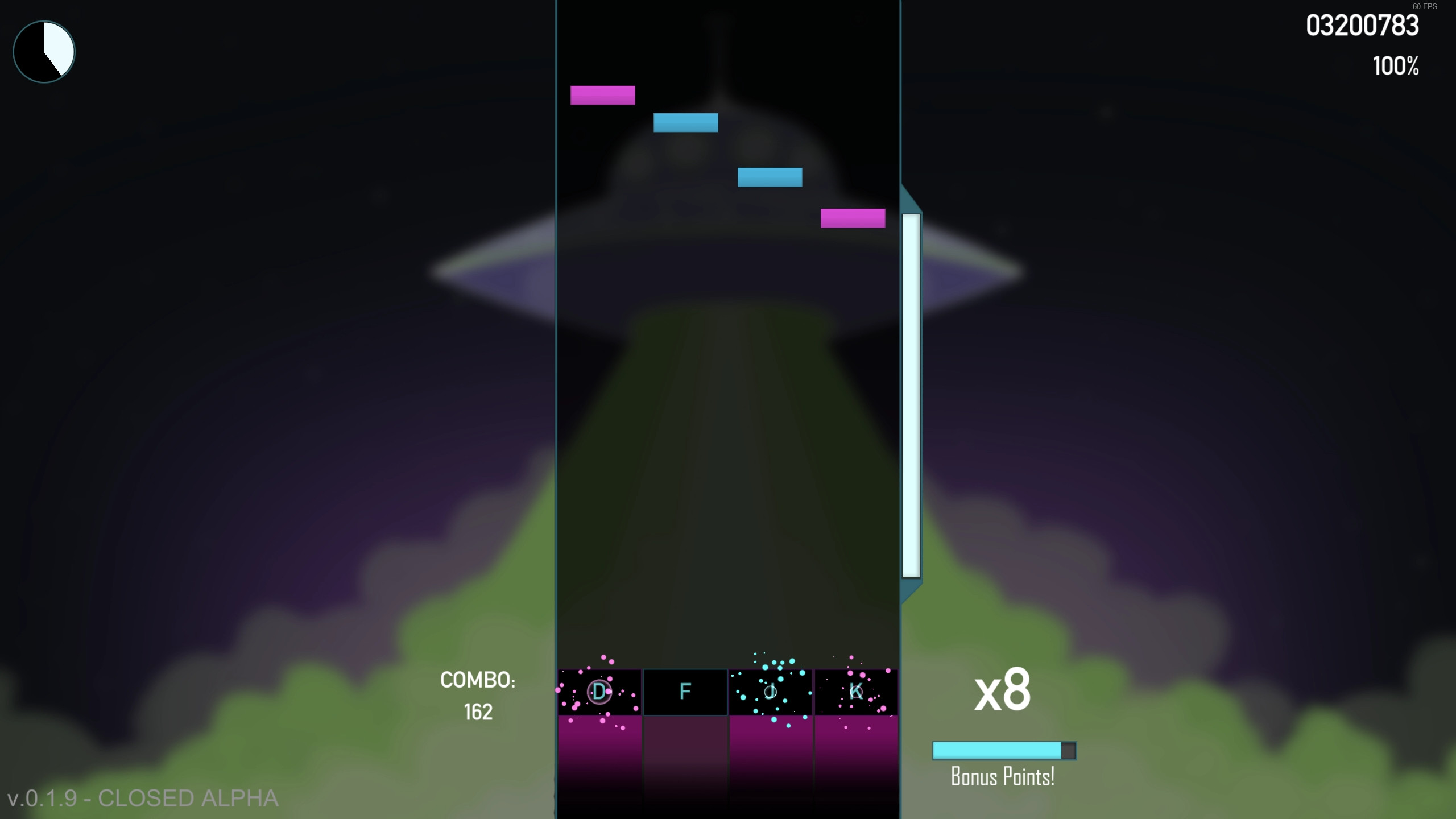Screen dimensions: 1456x819
Task: Click the pie timer icon top-left
Action: click(43, 51)
